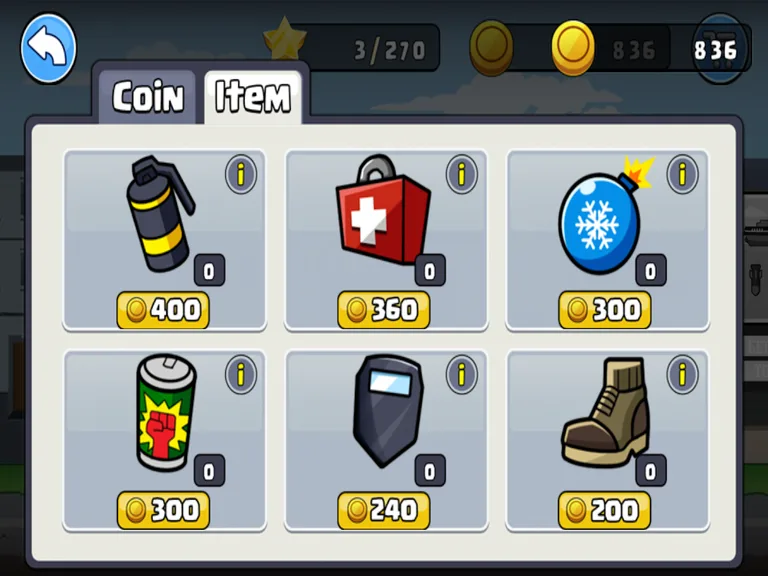Purchase the medkit for 360 coins
Image resolution: width=768 pixels, height=576 pixels.
pos(384,310)
